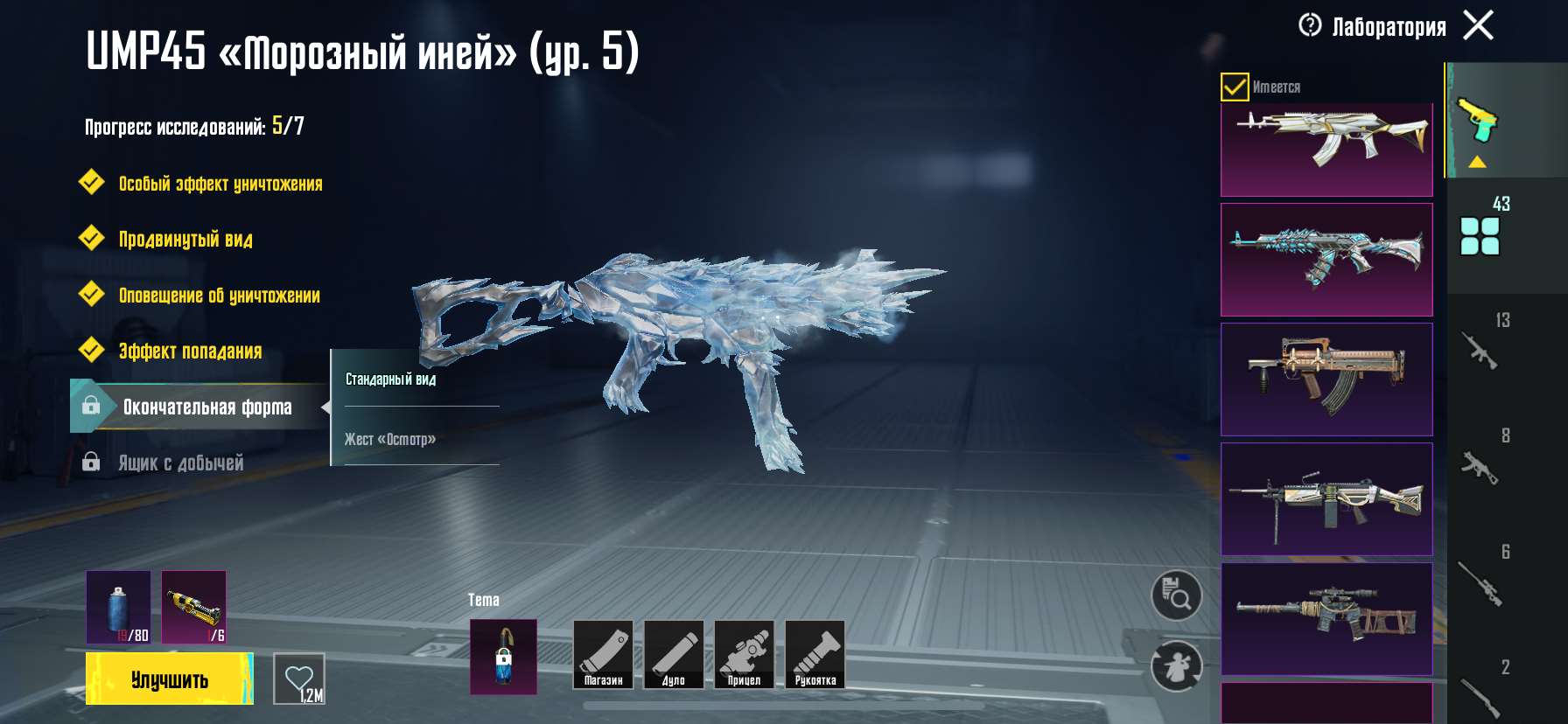Open the Магазин attachment slot
This screenshot has width=1568, height=724.
pos(603,655)
